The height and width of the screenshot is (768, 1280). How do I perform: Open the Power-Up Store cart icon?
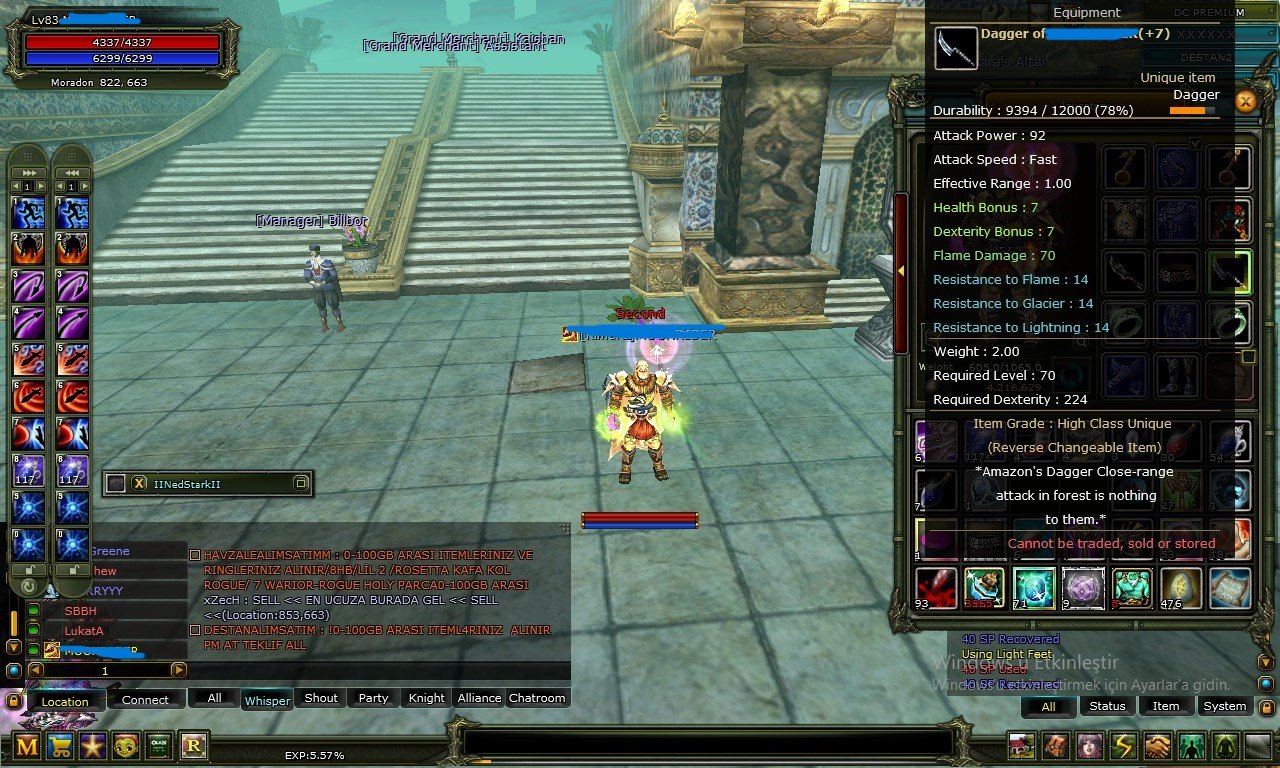(60, 746)
